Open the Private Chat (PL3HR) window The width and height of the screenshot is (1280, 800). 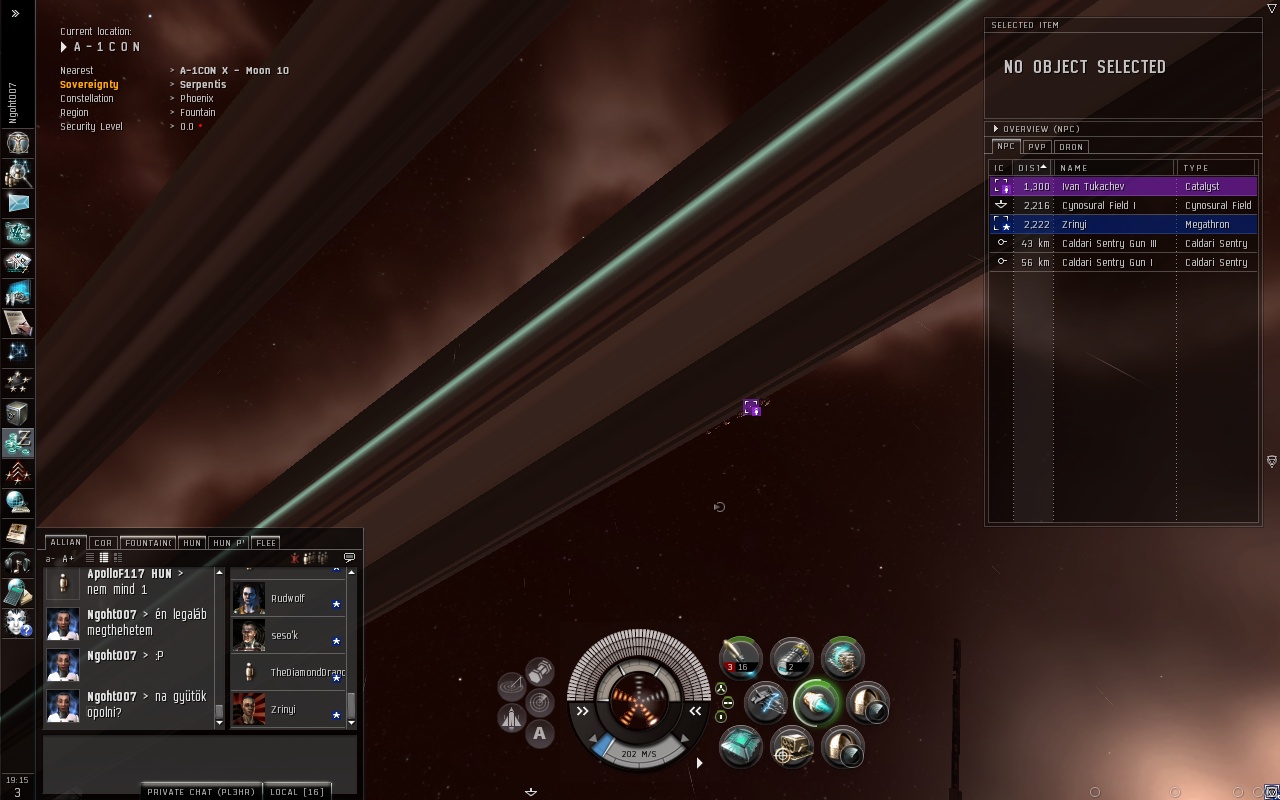[x=201, y=792]
